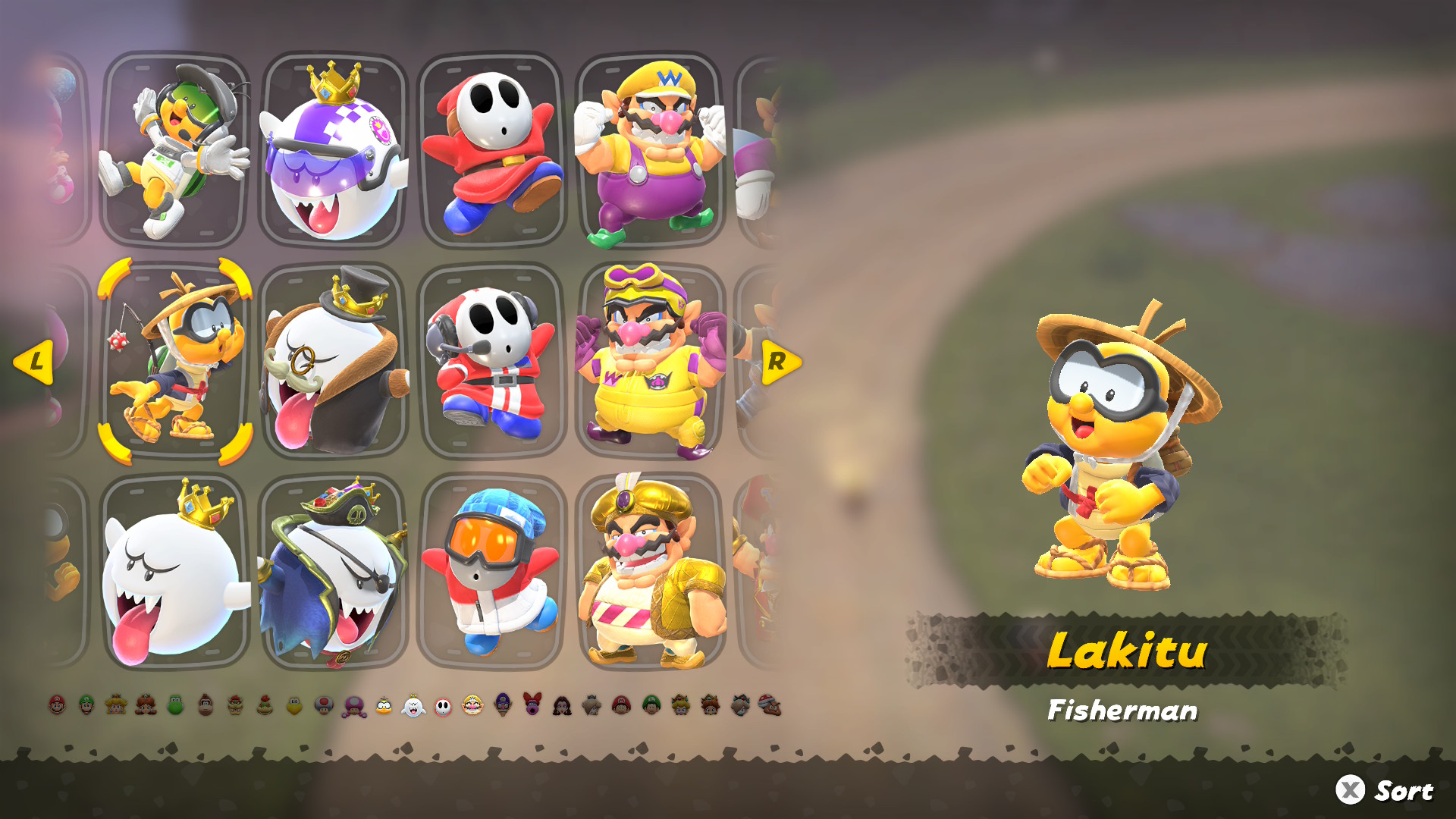The image size is (1456, 819).
Task: Select the Wario head icon
Action: point(472,705)
